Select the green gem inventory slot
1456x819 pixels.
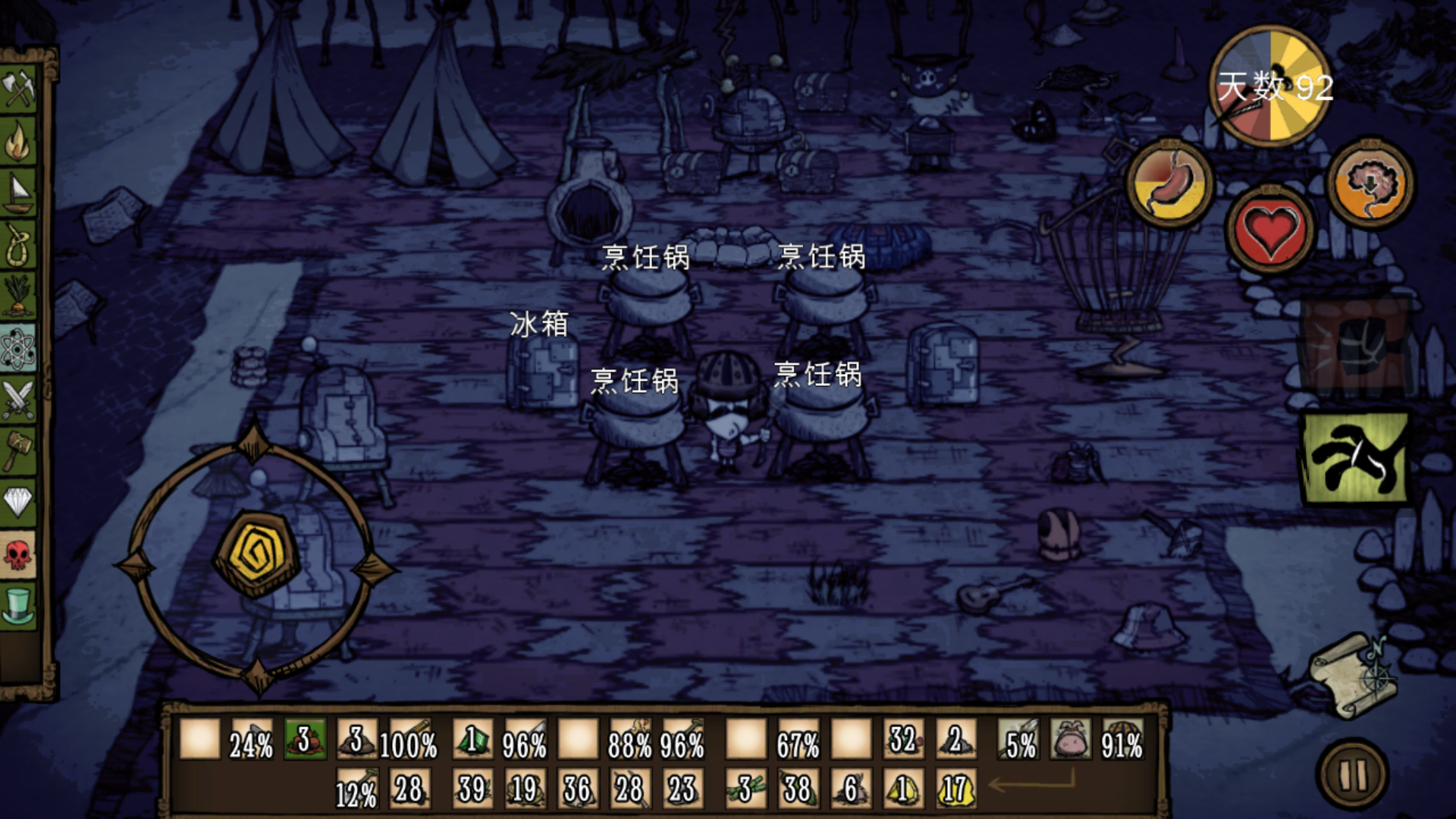472,739
